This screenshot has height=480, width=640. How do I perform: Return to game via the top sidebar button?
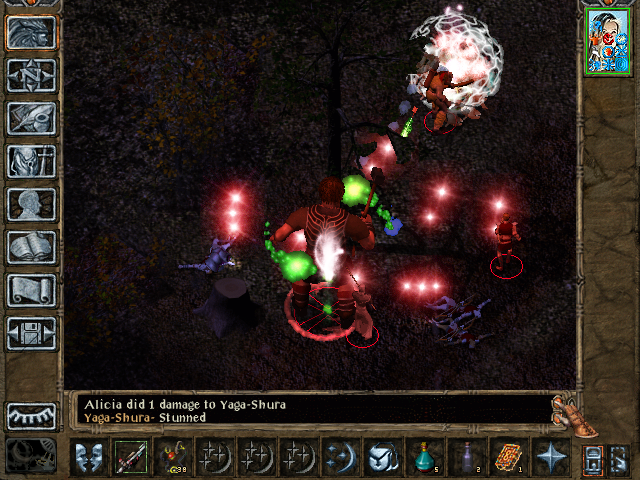tap(32, 32)
